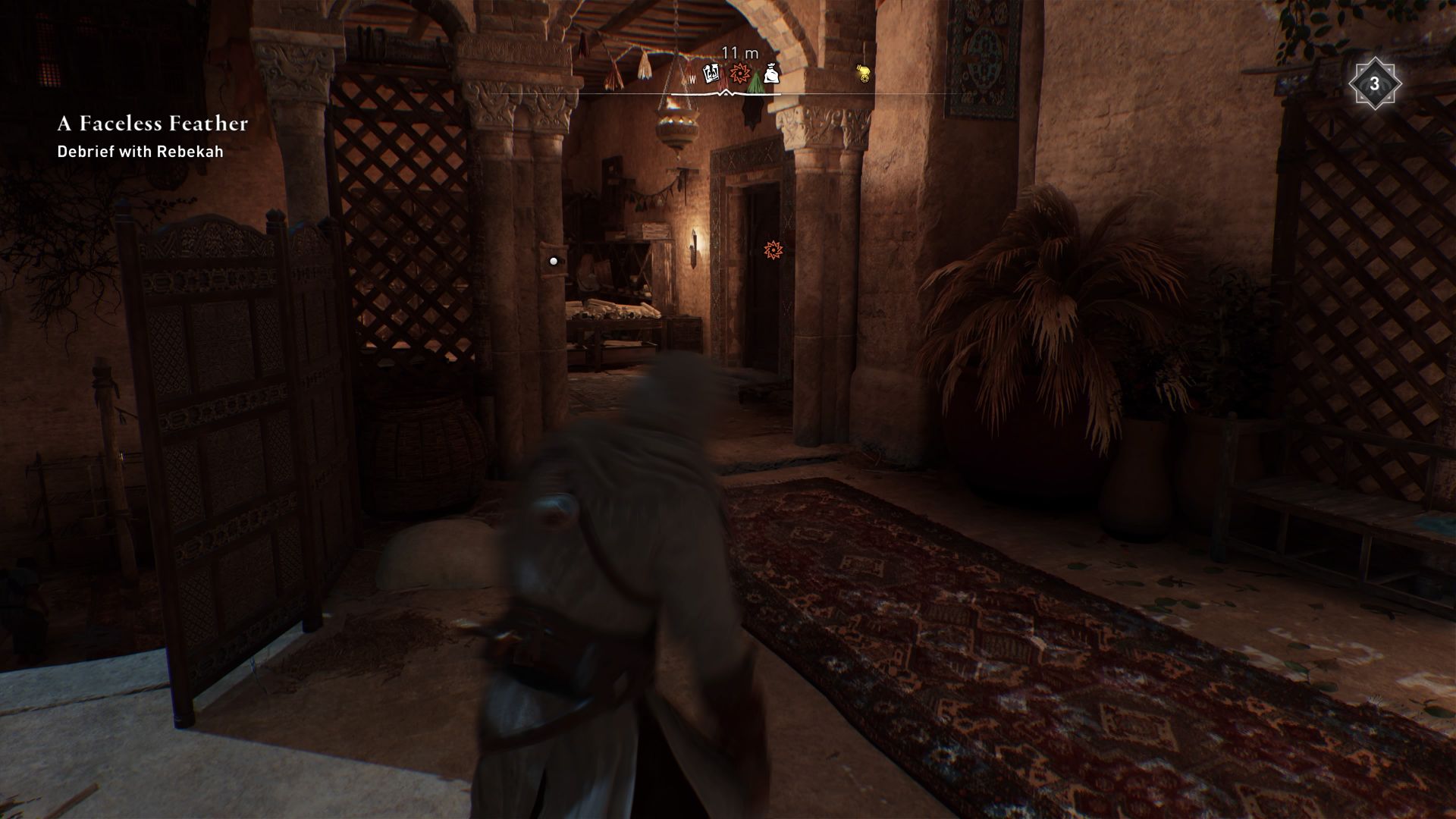
Task: Toggle the West heading marker on the compass
Action: pyautogui.click(x=692, y=78)
